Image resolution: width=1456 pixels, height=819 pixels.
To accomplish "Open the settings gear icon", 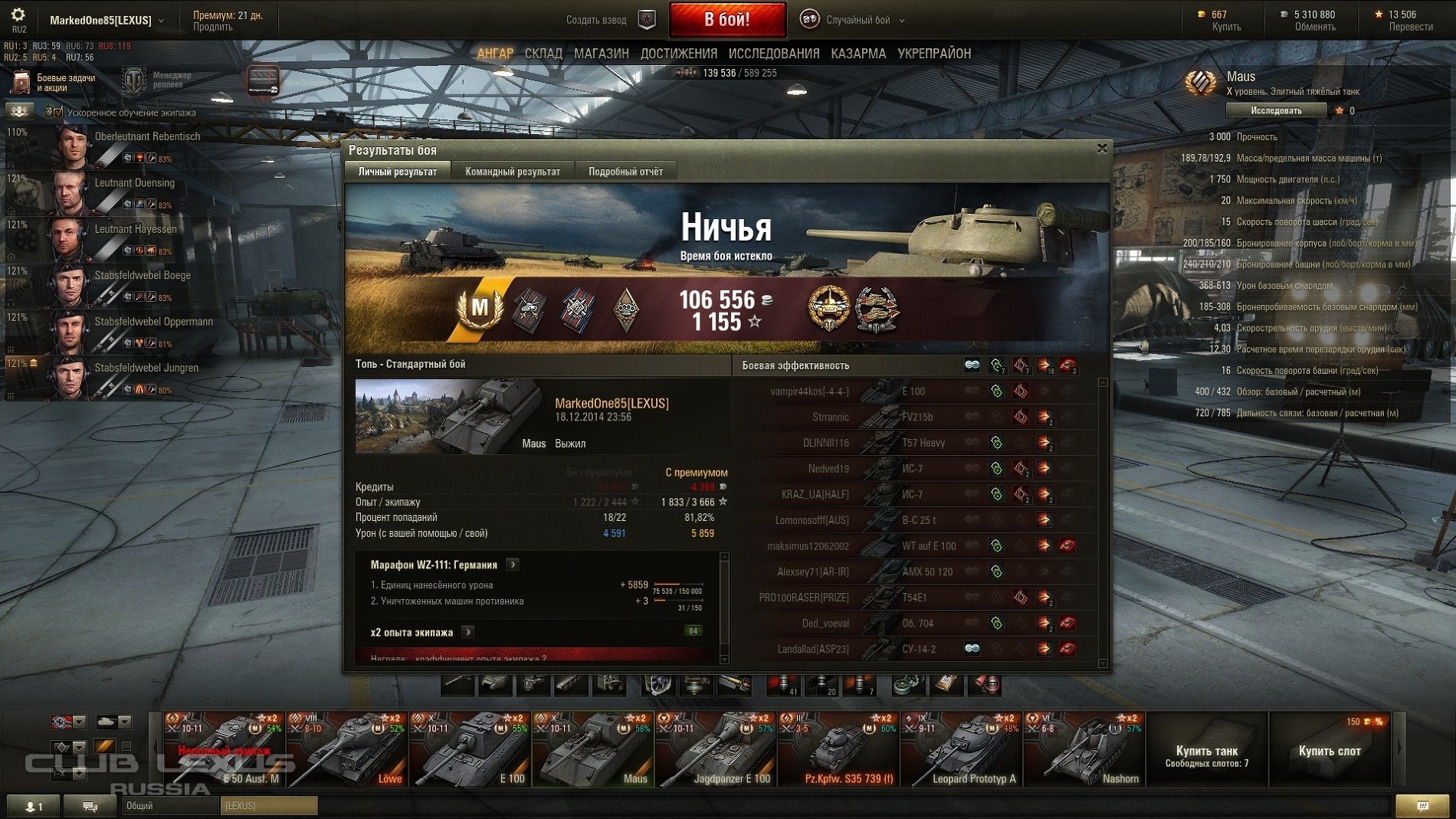I will 18,15.
